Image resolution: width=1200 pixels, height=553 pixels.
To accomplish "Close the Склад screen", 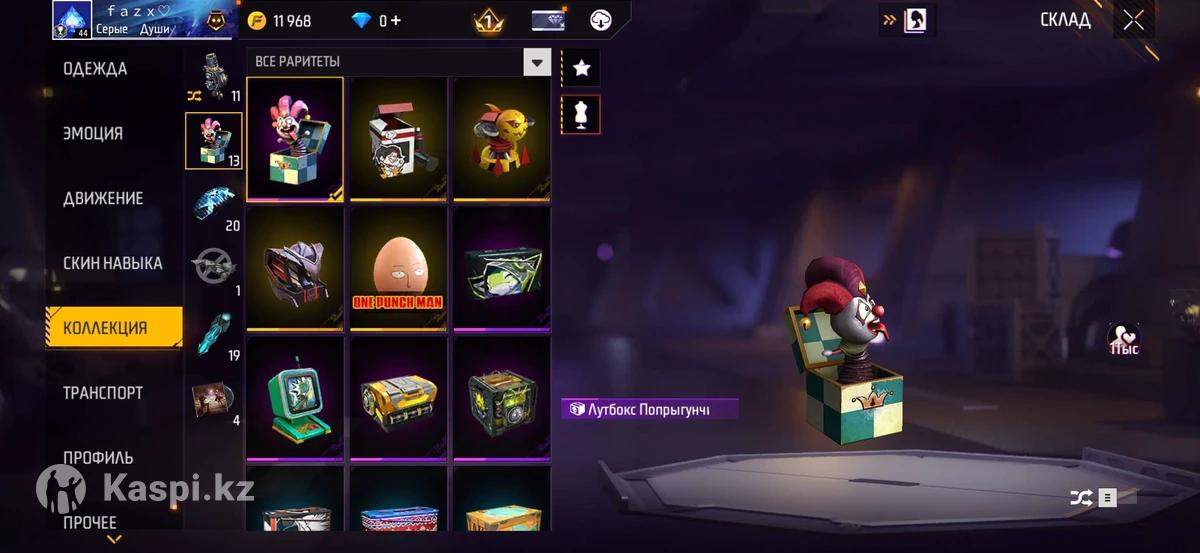I will (1133, 20).
